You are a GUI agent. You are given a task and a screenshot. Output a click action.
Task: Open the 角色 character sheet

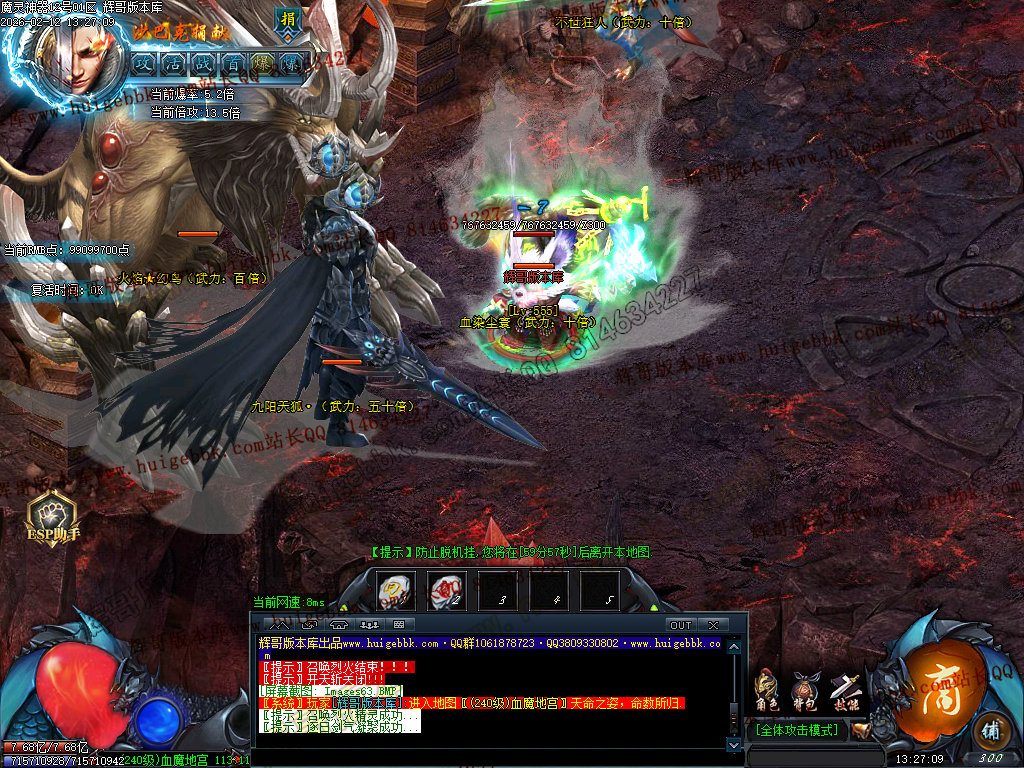click(x=767, y=688)
